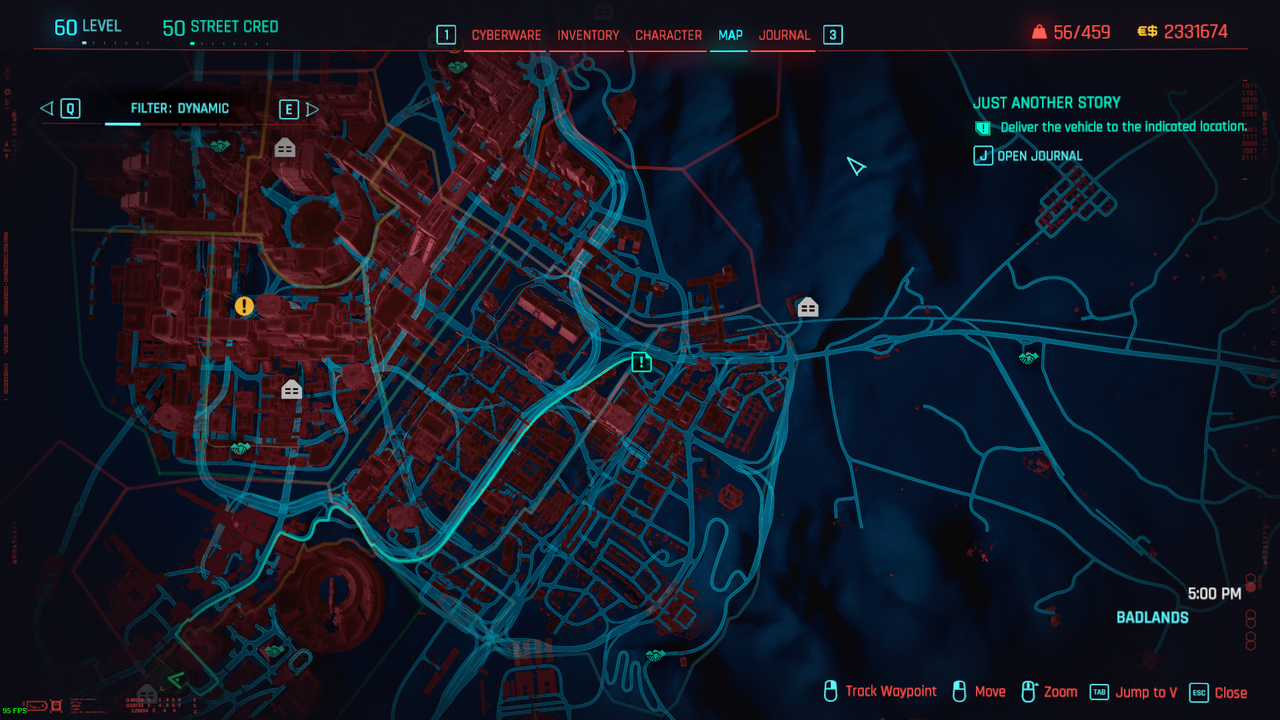The height and width of the screenshot is (720, 1280).
Task: Switch to the Inventory tab
Action: (x=588, y=35)
